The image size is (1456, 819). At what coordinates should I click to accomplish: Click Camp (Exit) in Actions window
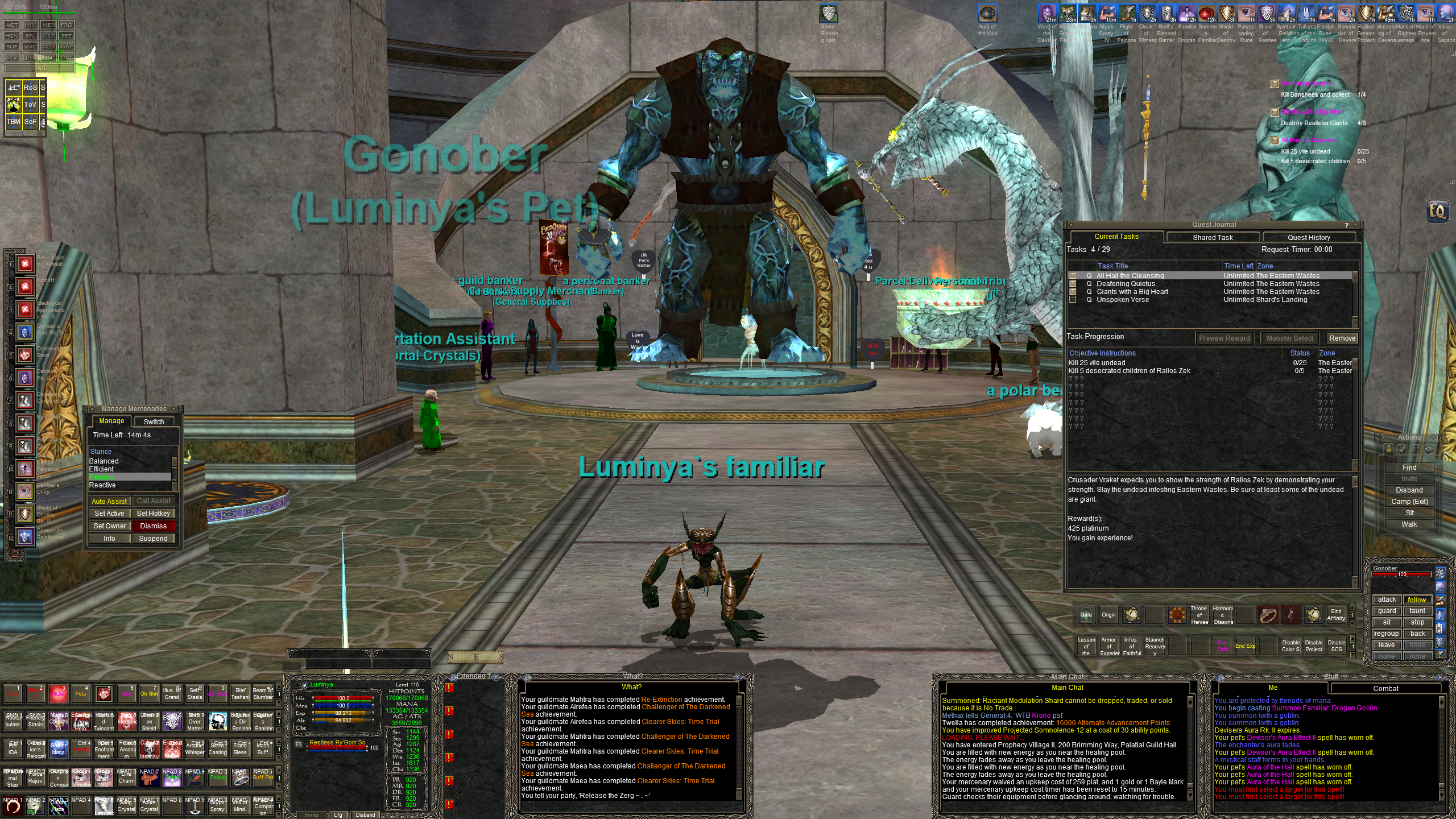pos(1409,502)
